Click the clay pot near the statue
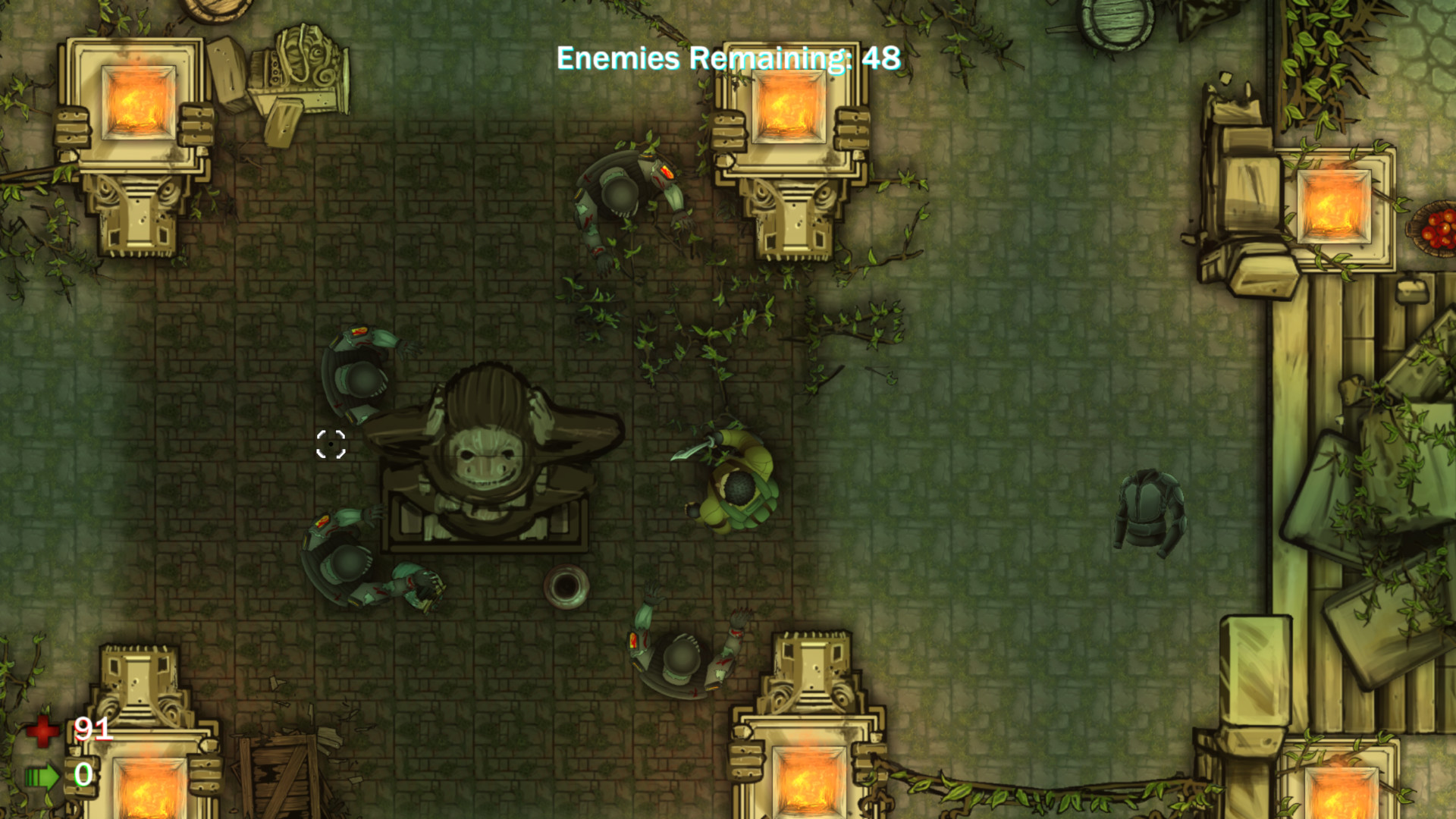Screen dimensions: 1456x819 (567, 588)
